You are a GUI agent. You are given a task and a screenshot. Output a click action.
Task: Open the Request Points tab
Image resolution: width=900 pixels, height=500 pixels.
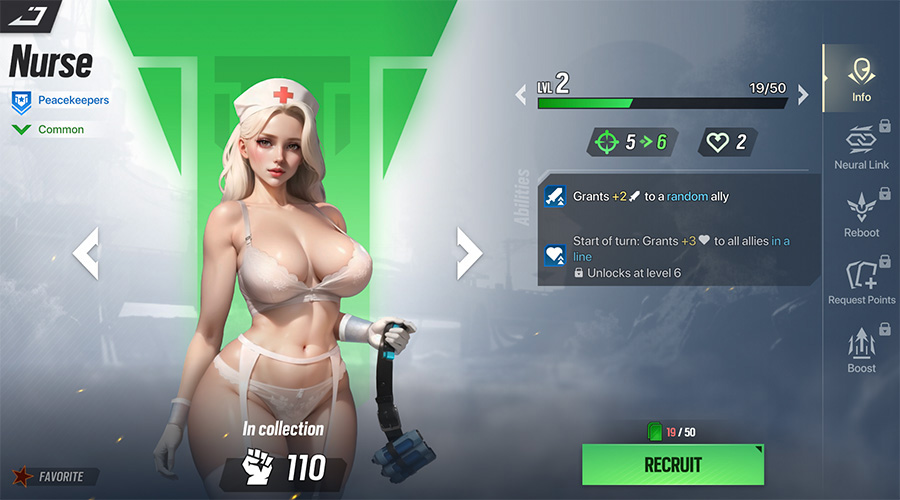[861, 283]
